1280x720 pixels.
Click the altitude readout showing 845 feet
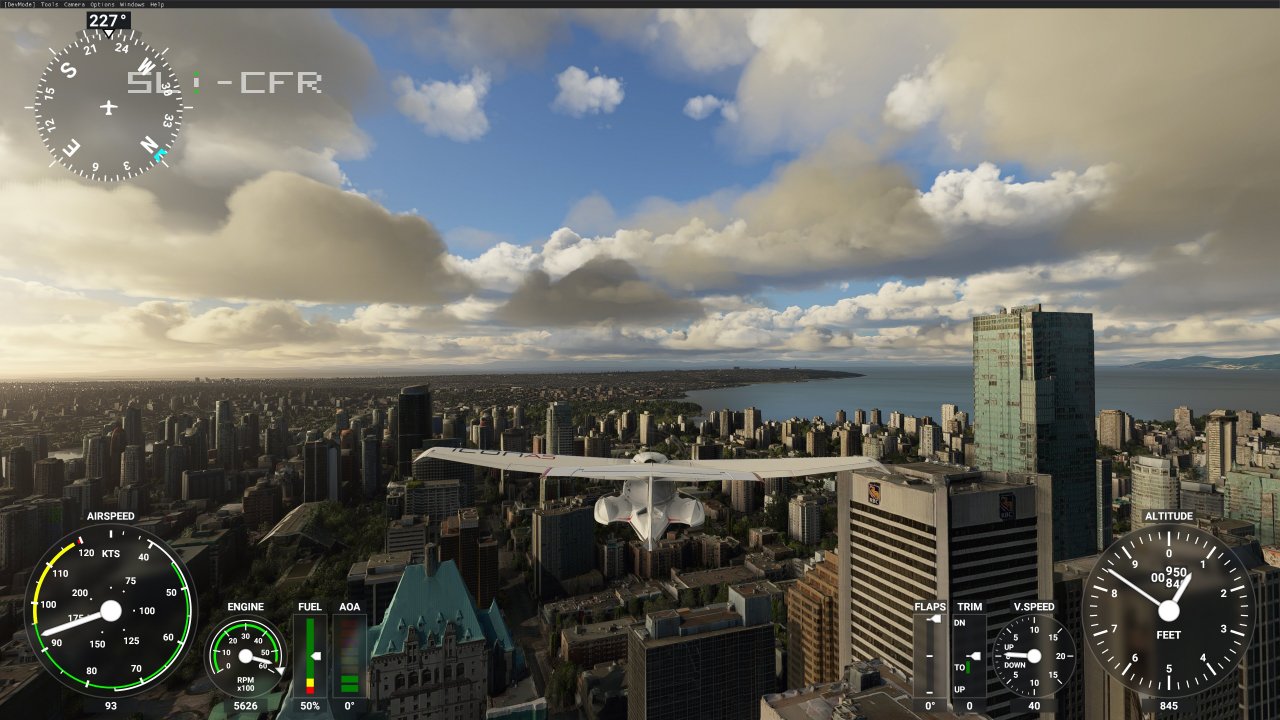point(1169,706)
